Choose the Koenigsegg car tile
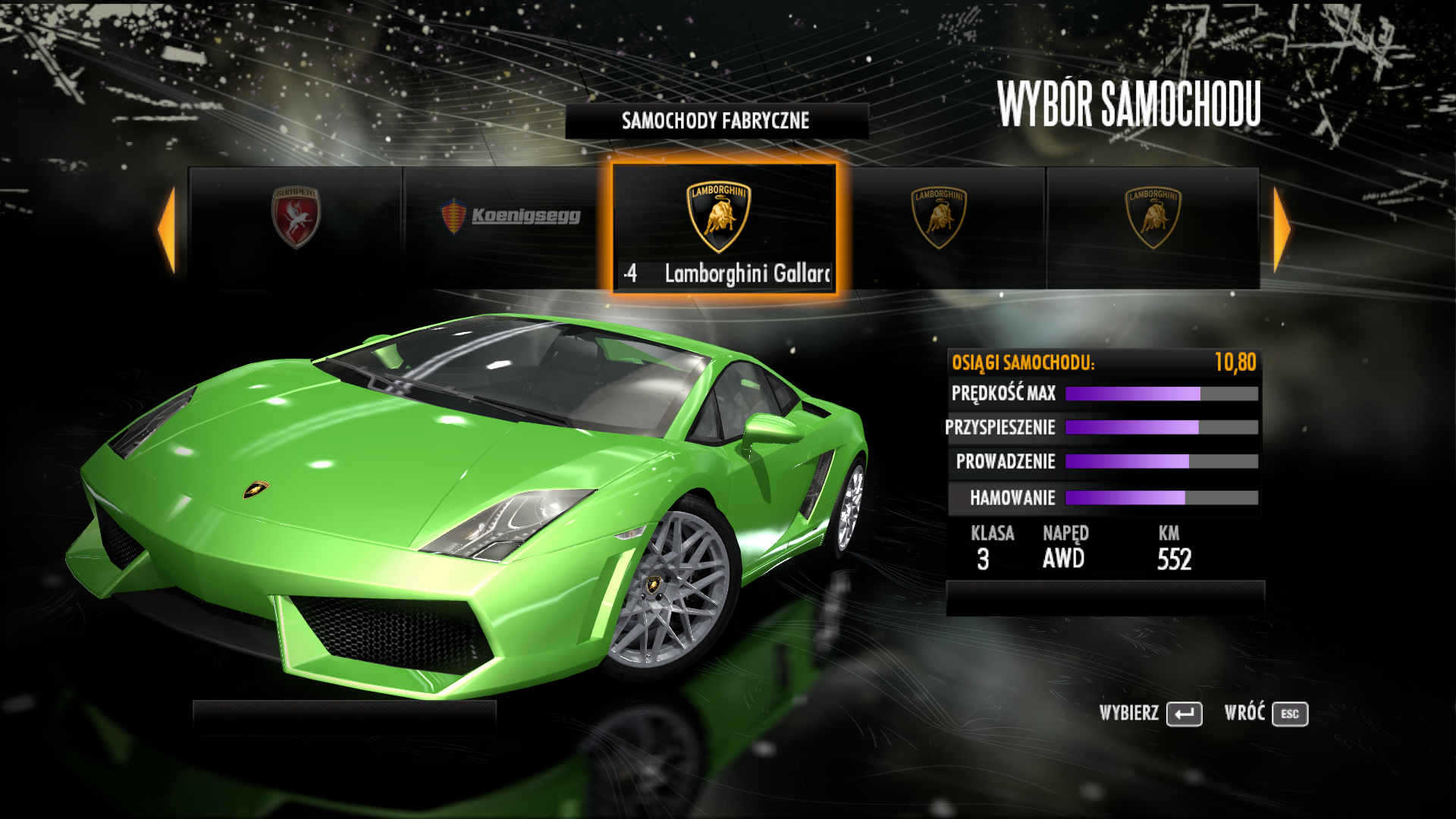Screen dimensions: 1456x819 click(x=510, y=227)
